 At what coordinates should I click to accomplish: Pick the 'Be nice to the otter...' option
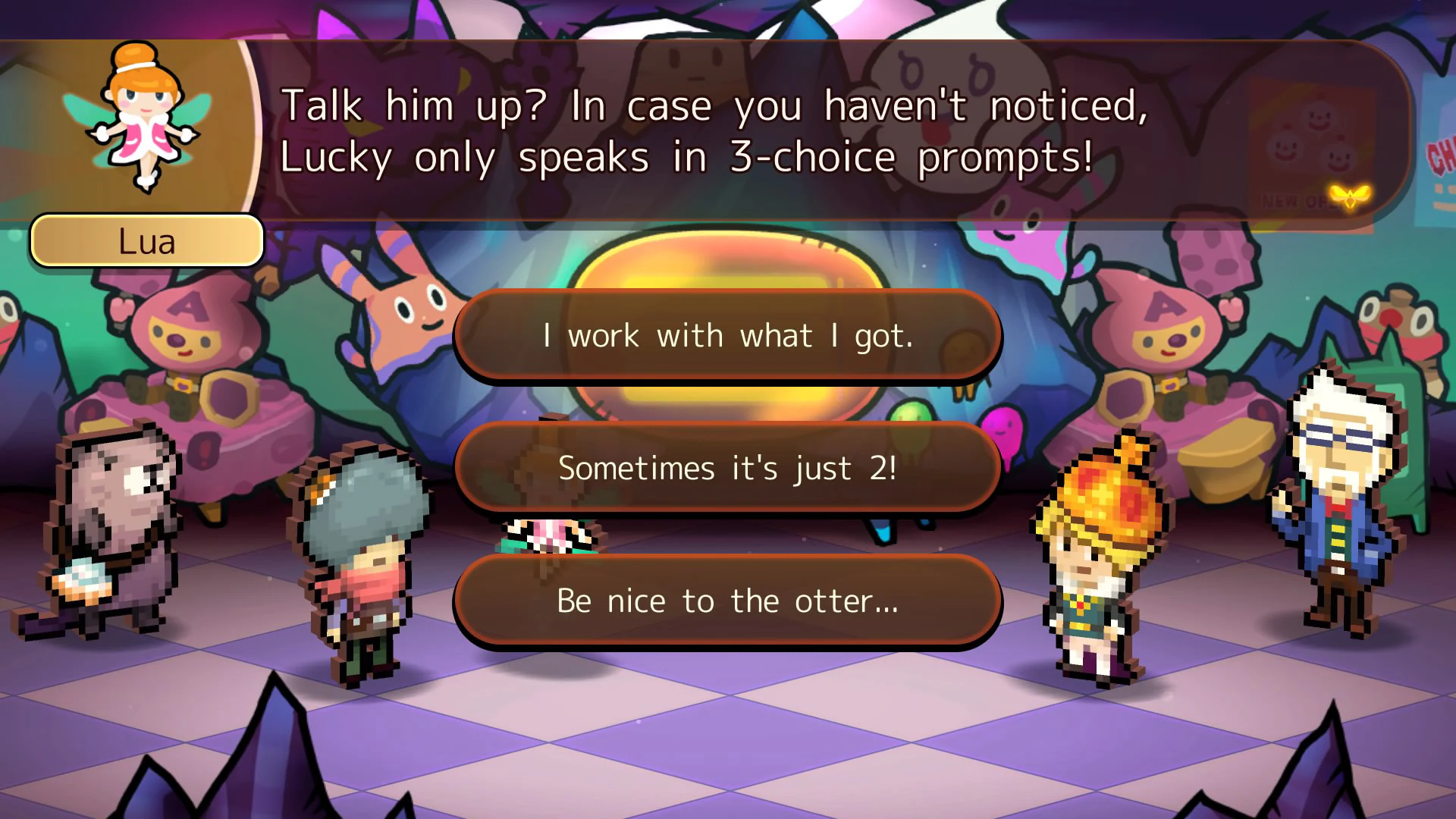point(726,601)
